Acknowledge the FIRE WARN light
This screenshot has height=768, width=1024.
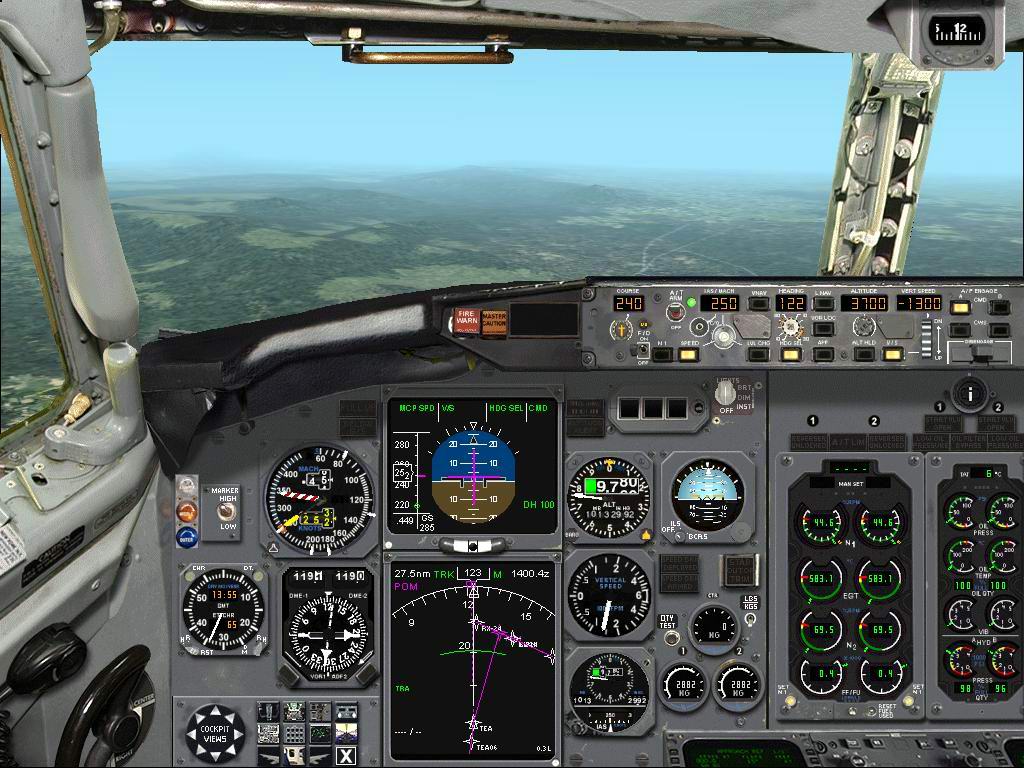tap(466, 321)
